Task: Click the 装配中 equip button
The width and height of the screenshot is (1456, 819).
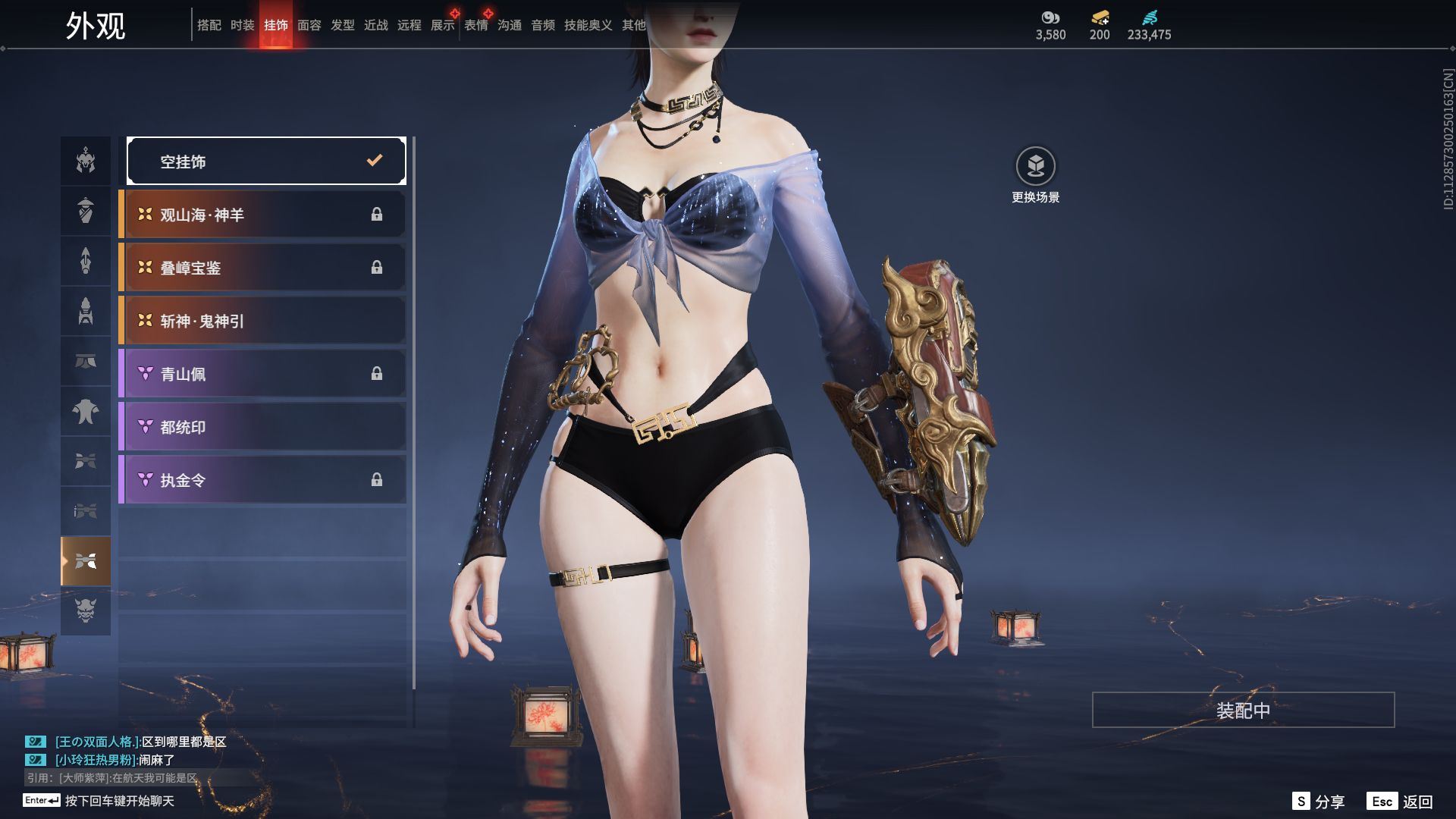Action: click(x=1243, y=710)
